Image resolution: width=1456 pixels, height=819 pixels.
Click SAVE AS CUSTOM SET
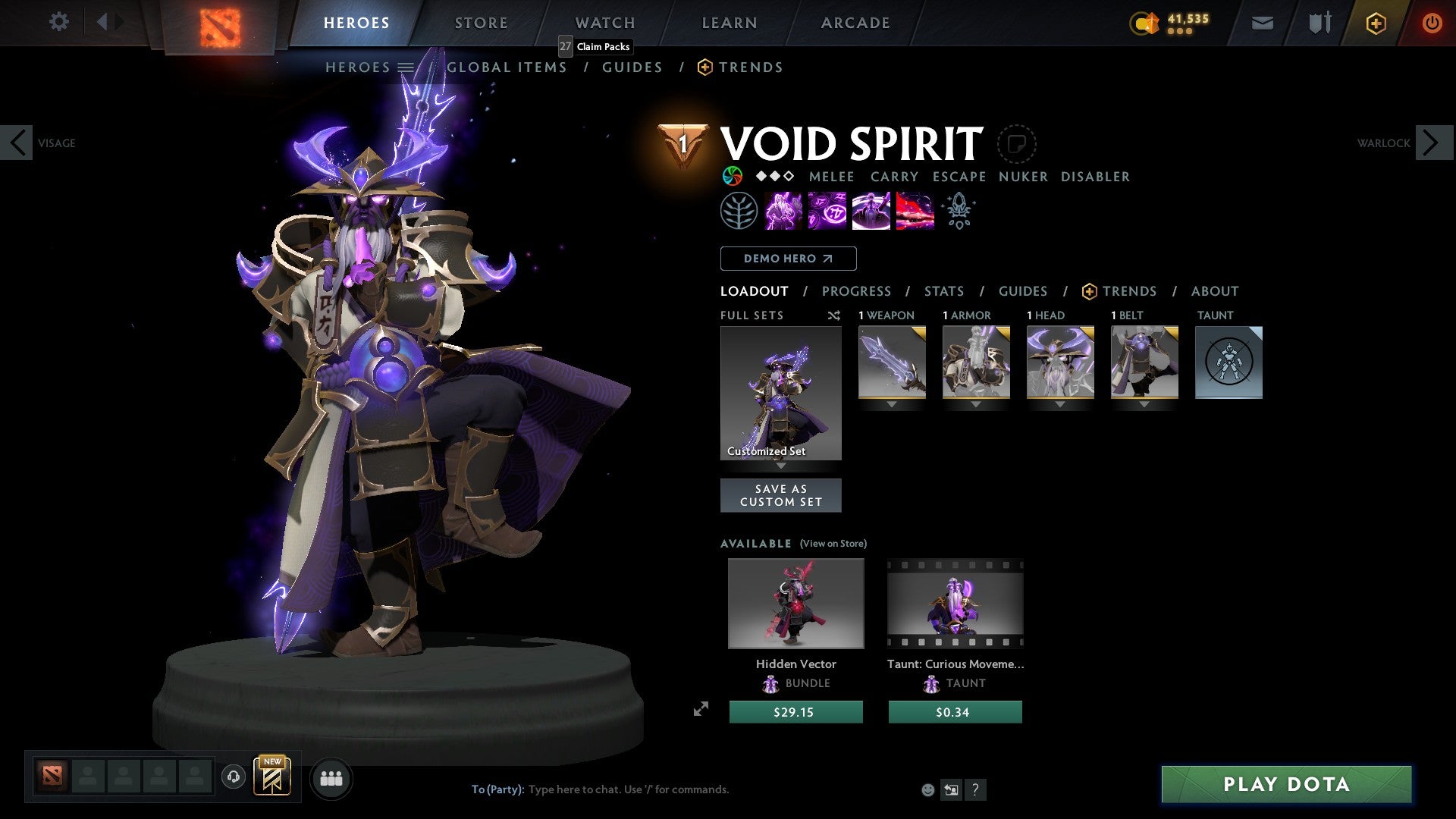780,495
